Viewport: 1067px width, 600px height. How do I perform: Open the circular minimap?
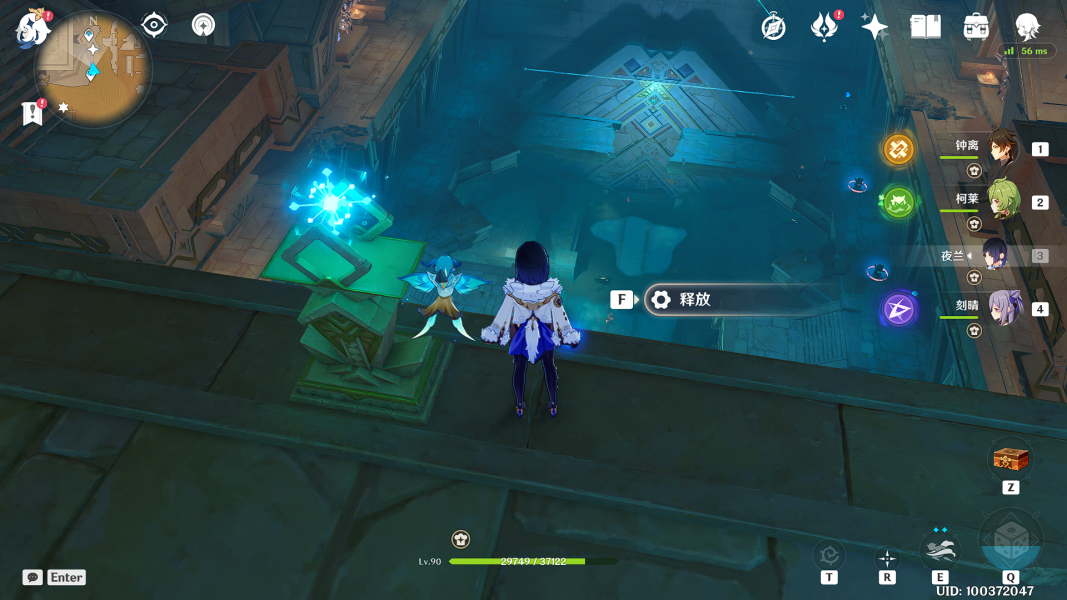[x=93, y=68]
